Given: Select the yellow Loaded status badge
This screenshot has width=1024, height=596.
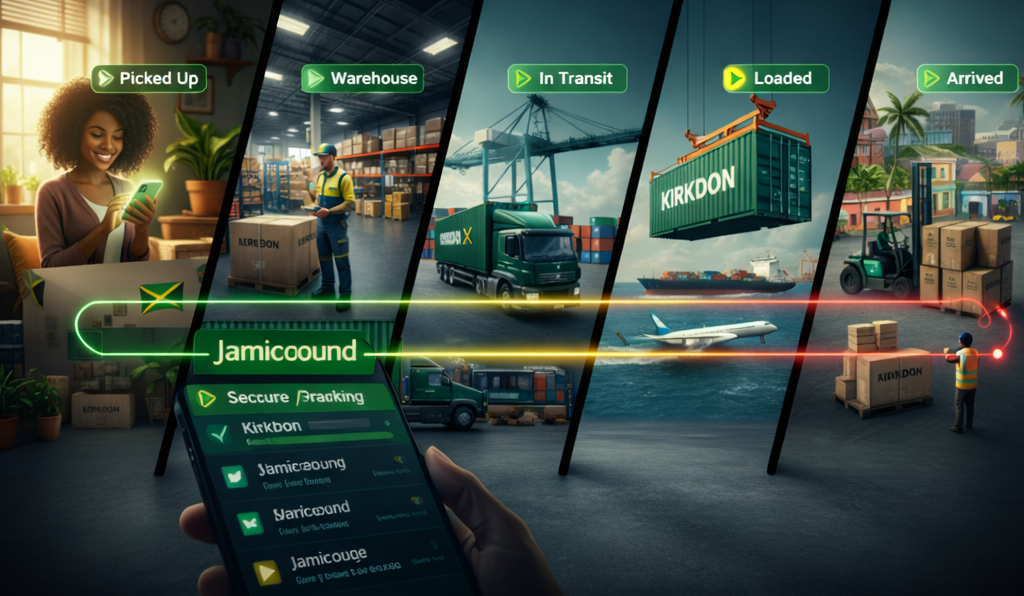Looking at the screenshot, I should click(775, 78).
